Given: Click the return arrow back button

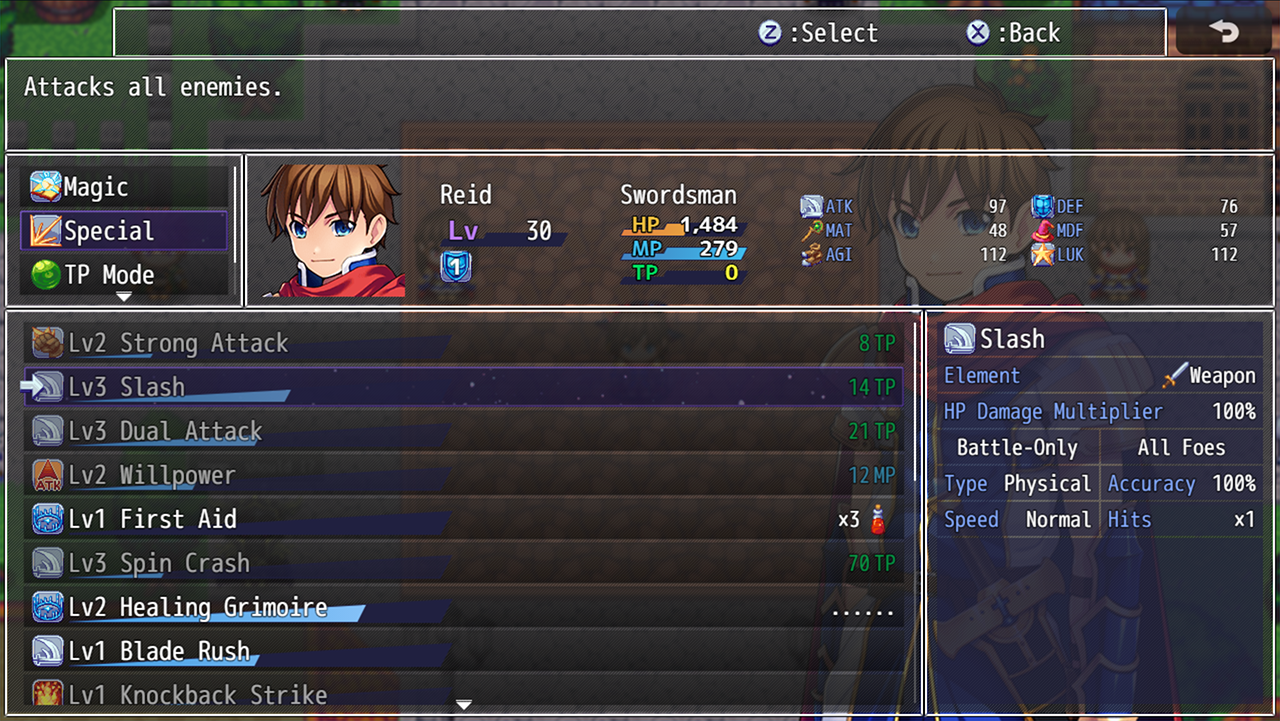Looking at the screenshot, I should pyautogui.click(x=1223, y=32).
